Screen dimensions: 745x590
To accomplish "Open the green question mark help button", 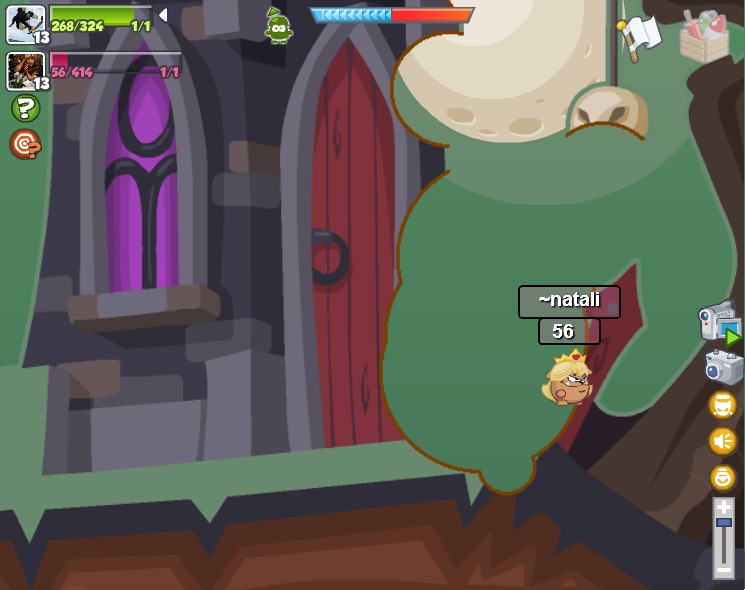I will (25, 108).
